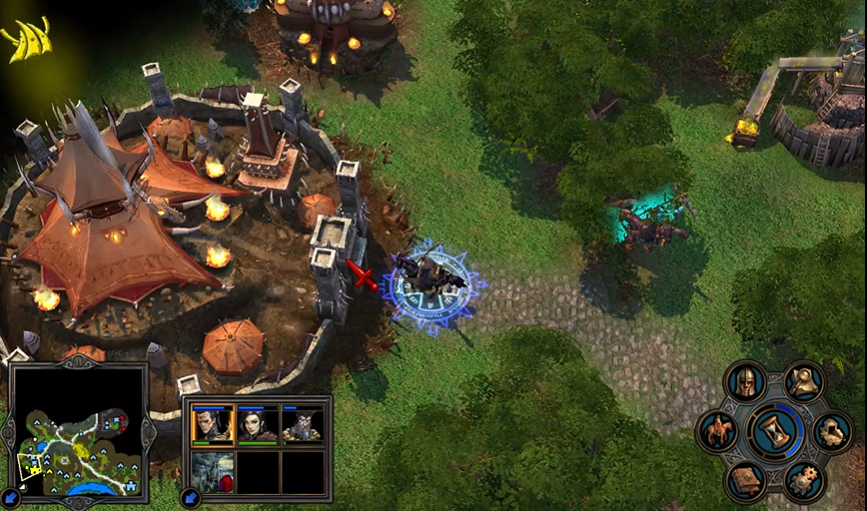Collapse the hero list with its blue arrow
867x511 pixels.
[x=188, y=497]
